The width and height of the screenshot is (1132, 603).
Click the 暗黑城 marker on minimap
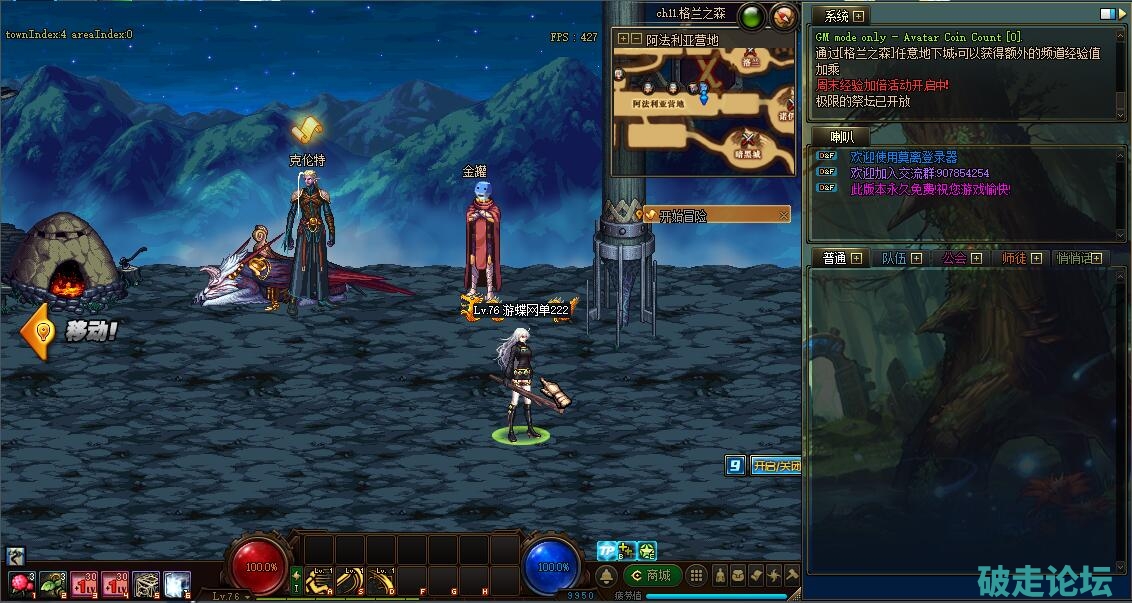pos(748,143)
